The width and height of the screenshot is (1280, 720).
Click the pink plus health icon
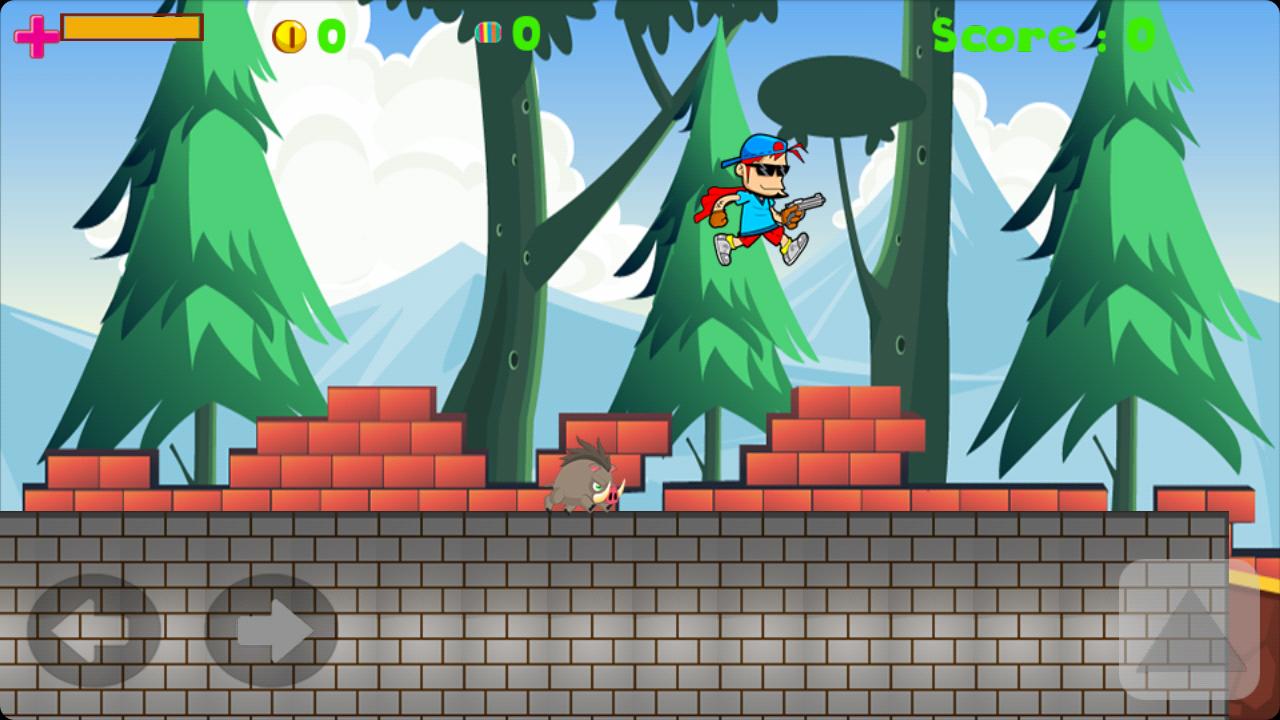tap(35, 36)
